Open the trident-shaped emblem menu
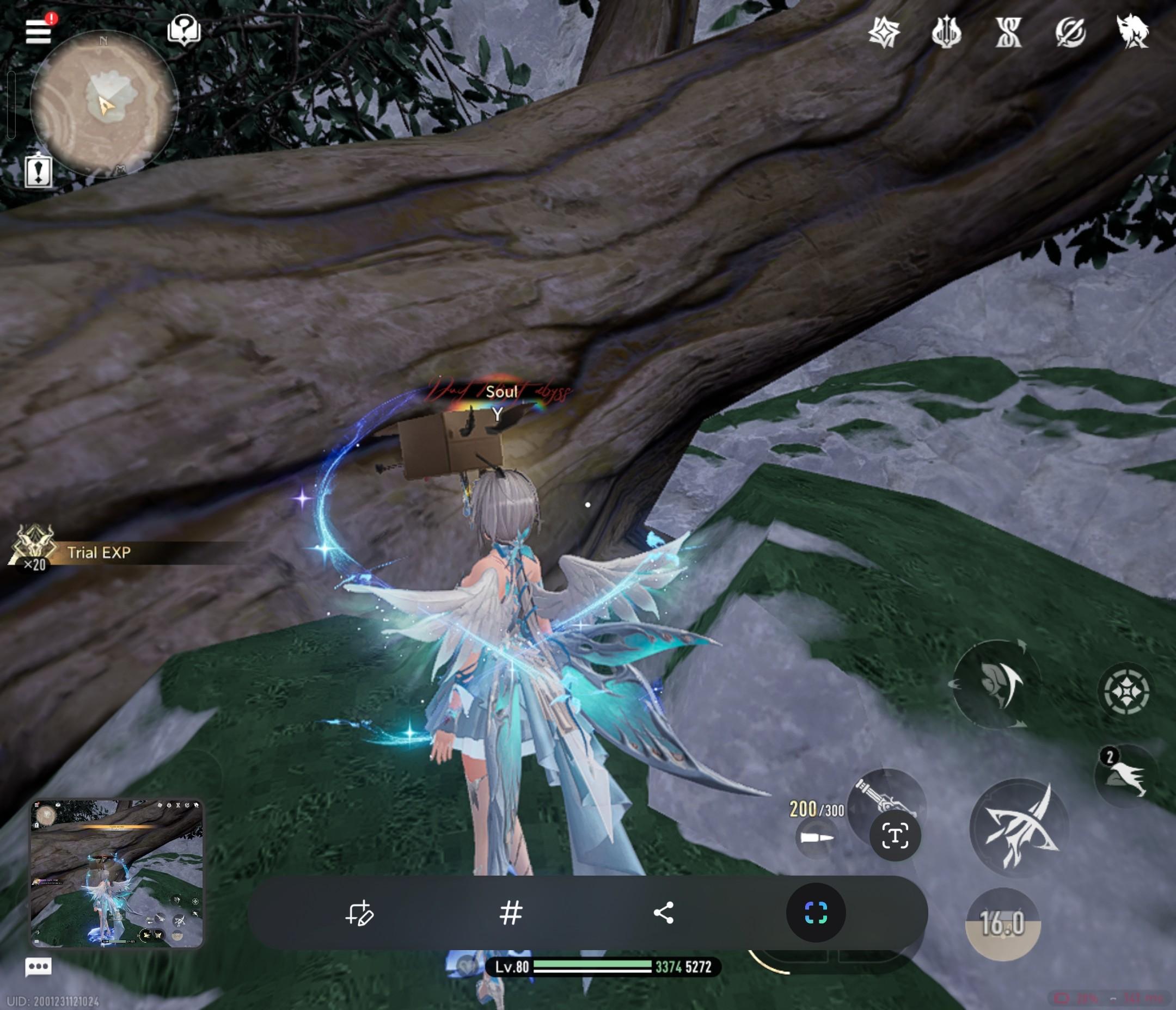1176x1010 pixels. [x=946, y=32]
